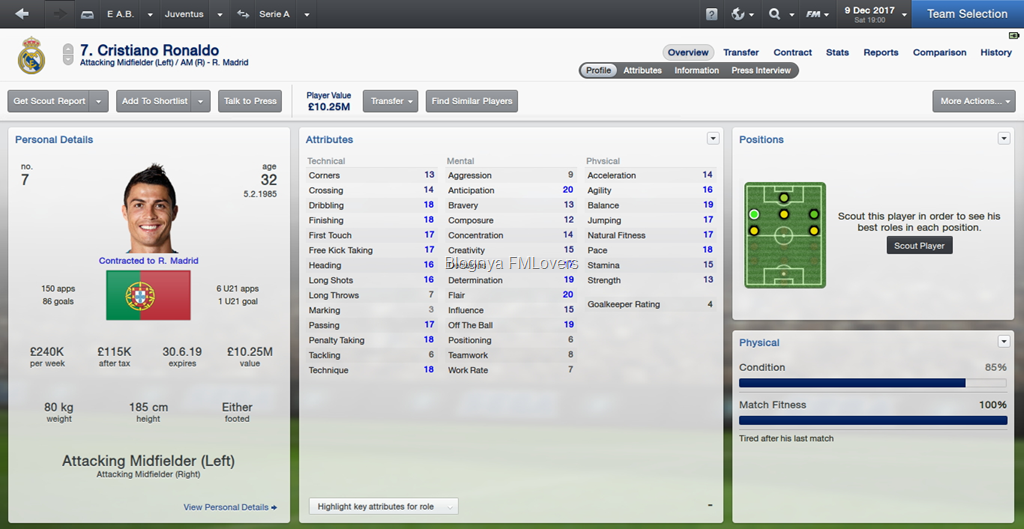Open the Comparison tab

coord(939,52)
